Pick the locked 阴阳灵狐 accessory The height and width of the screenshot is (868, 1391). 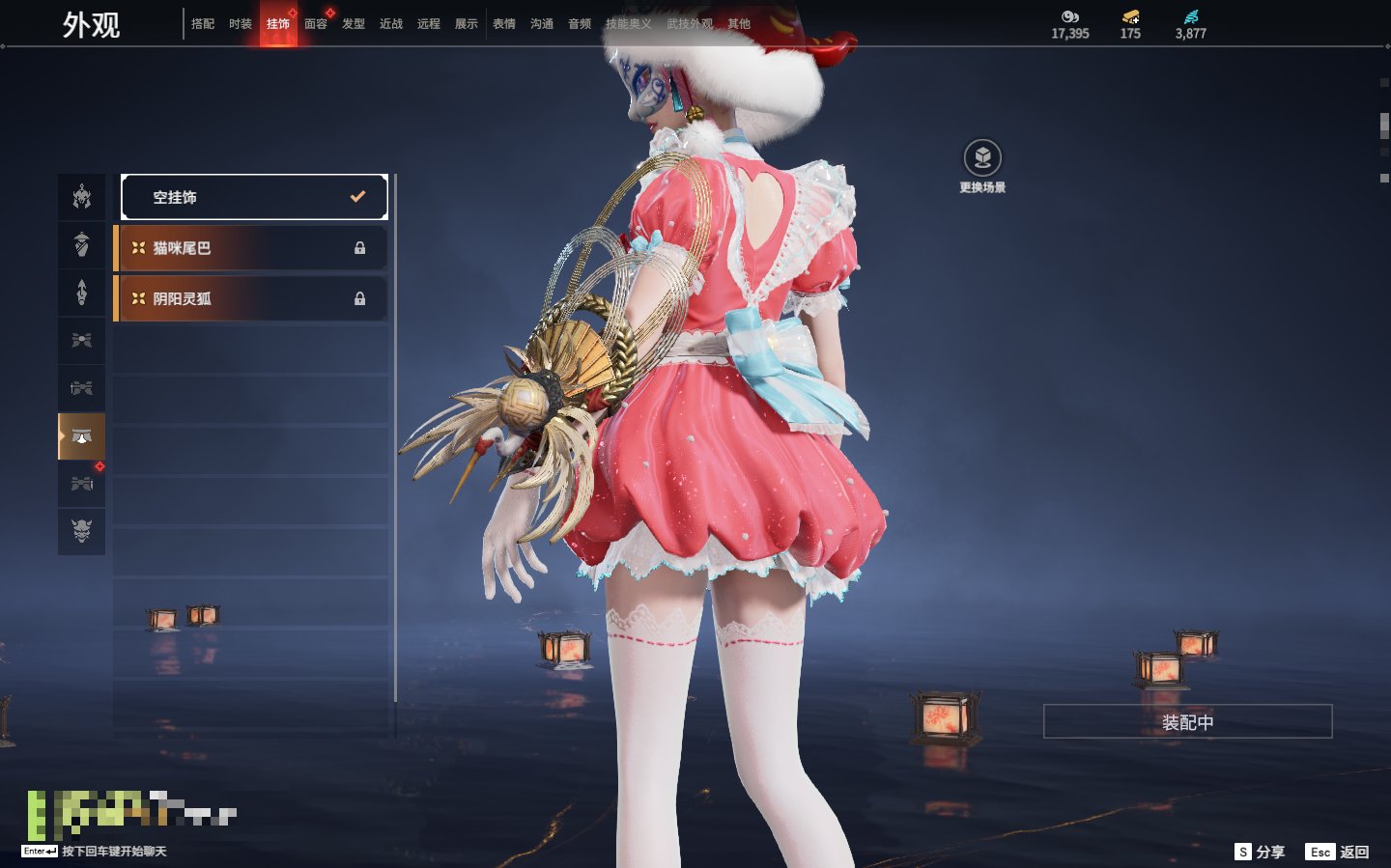[251, 298]
